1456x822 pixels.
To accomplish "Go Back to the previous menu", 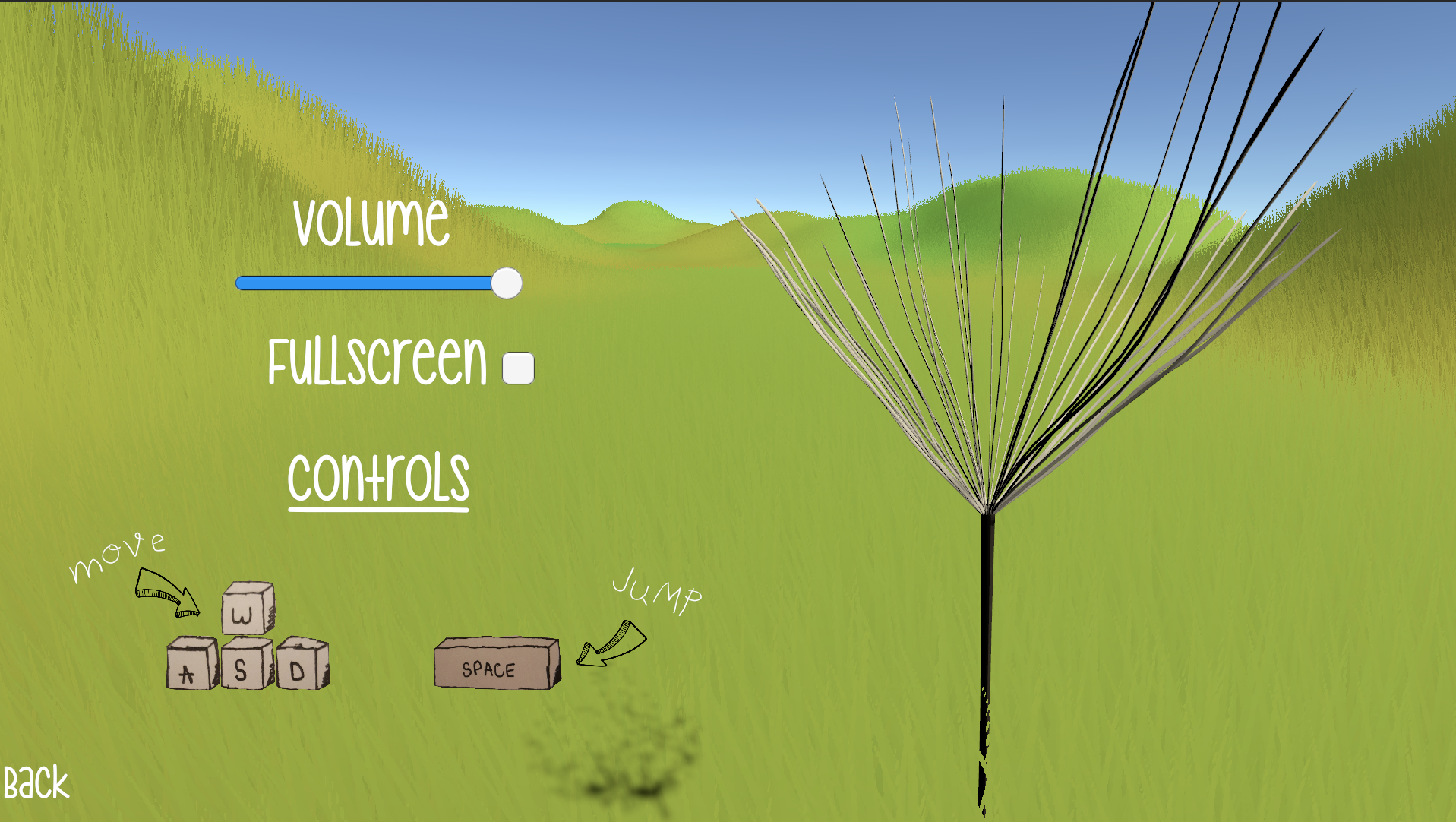I will (x=36, y=783).
